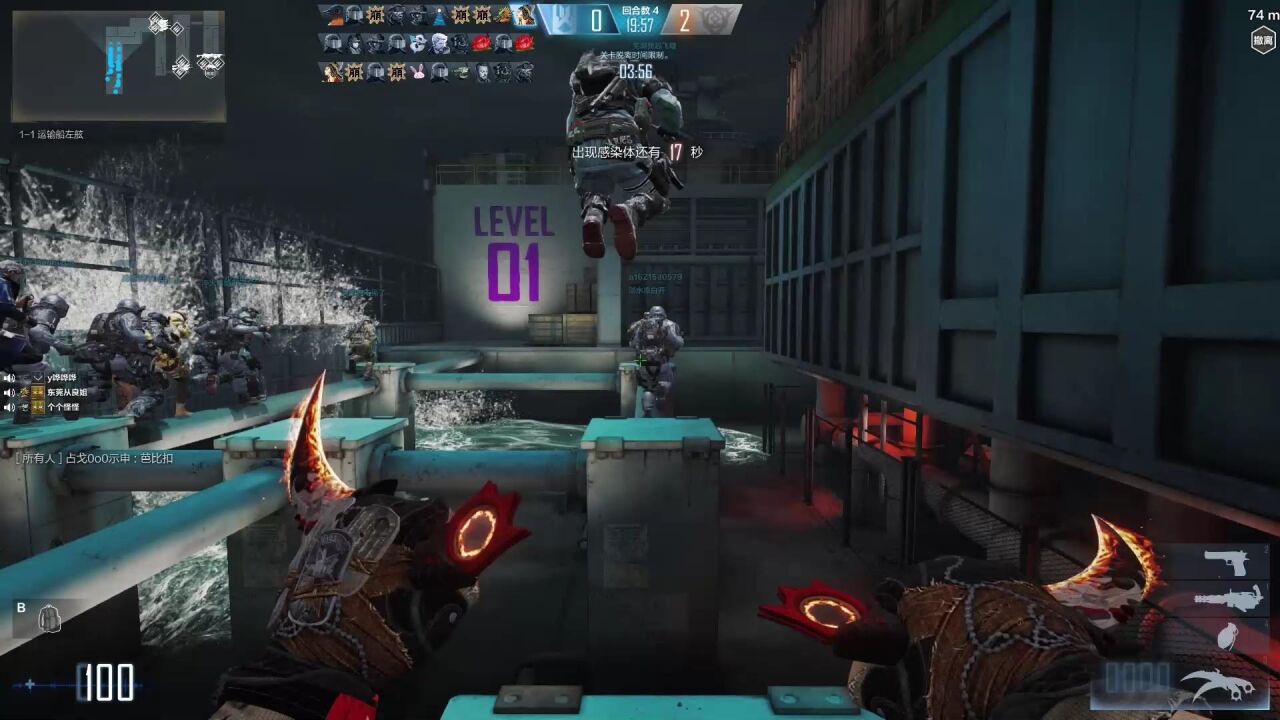Image resolution: width=1280 pixels, height=720 pixels.
Task: Click the hexagonal 撤离 evacuation marker
Action: point(1263,40)
